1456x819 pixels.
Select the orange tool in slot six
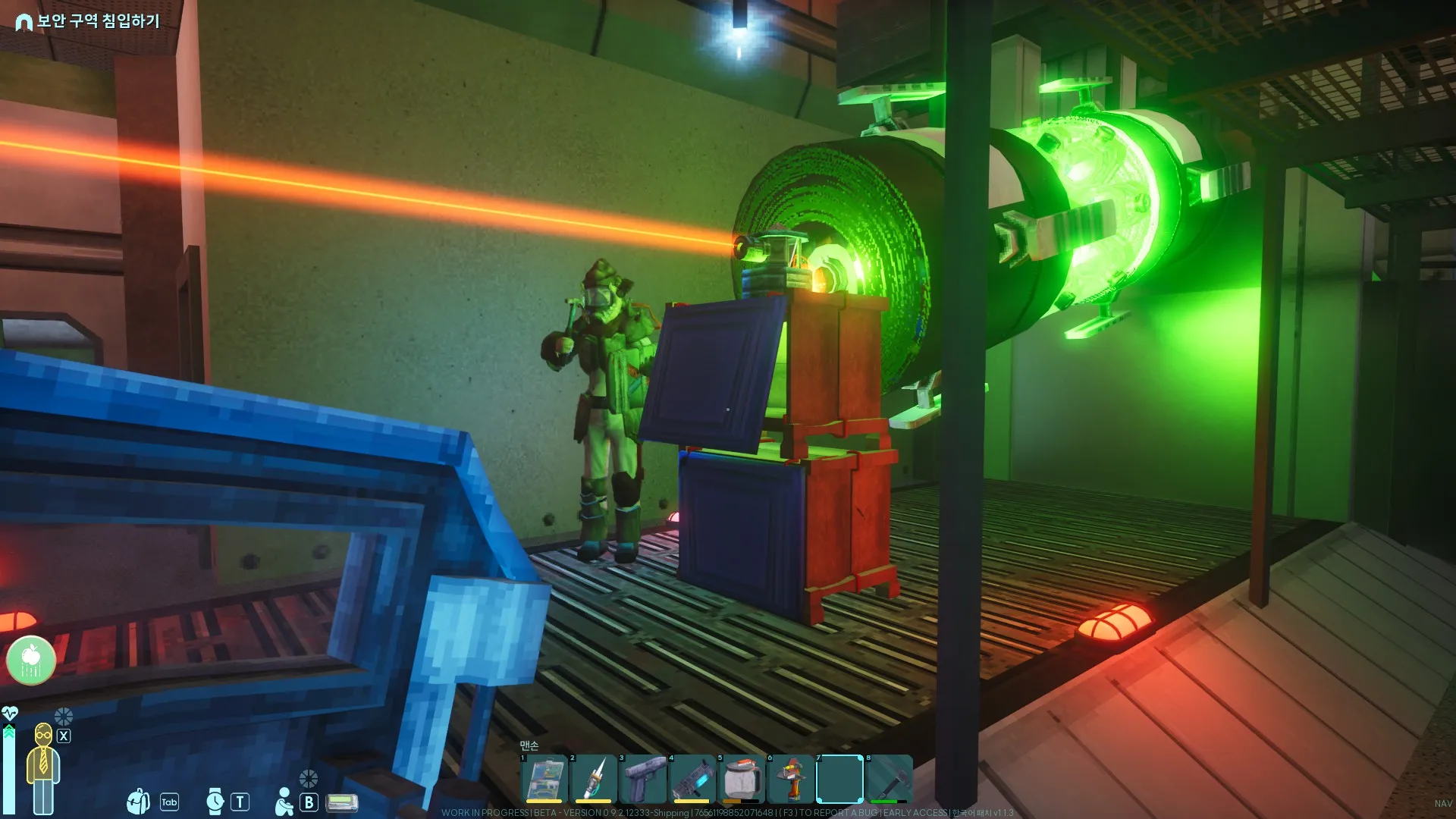click(x=791, y=779)
